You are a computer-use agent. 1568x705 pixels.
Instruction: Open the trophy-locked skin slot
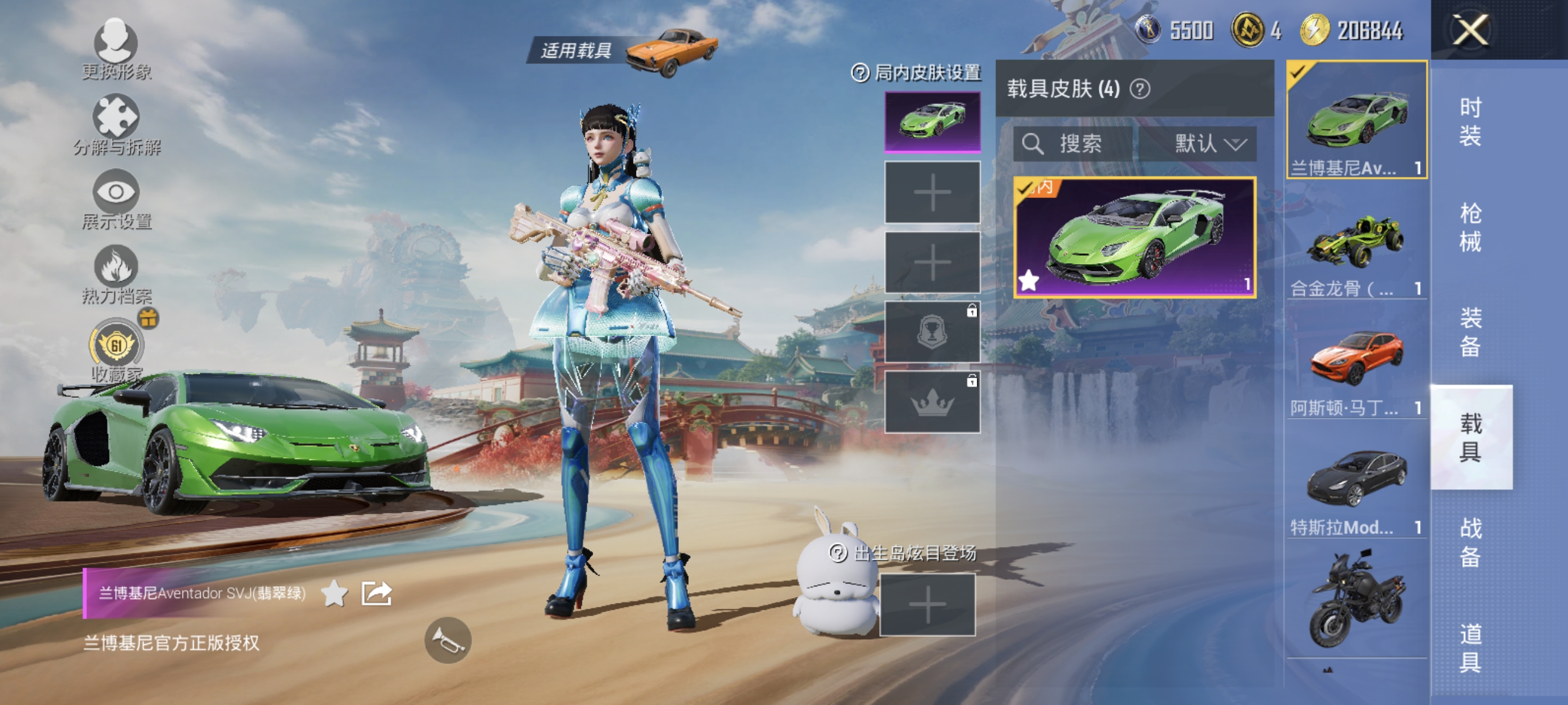(x=933, y=334)
